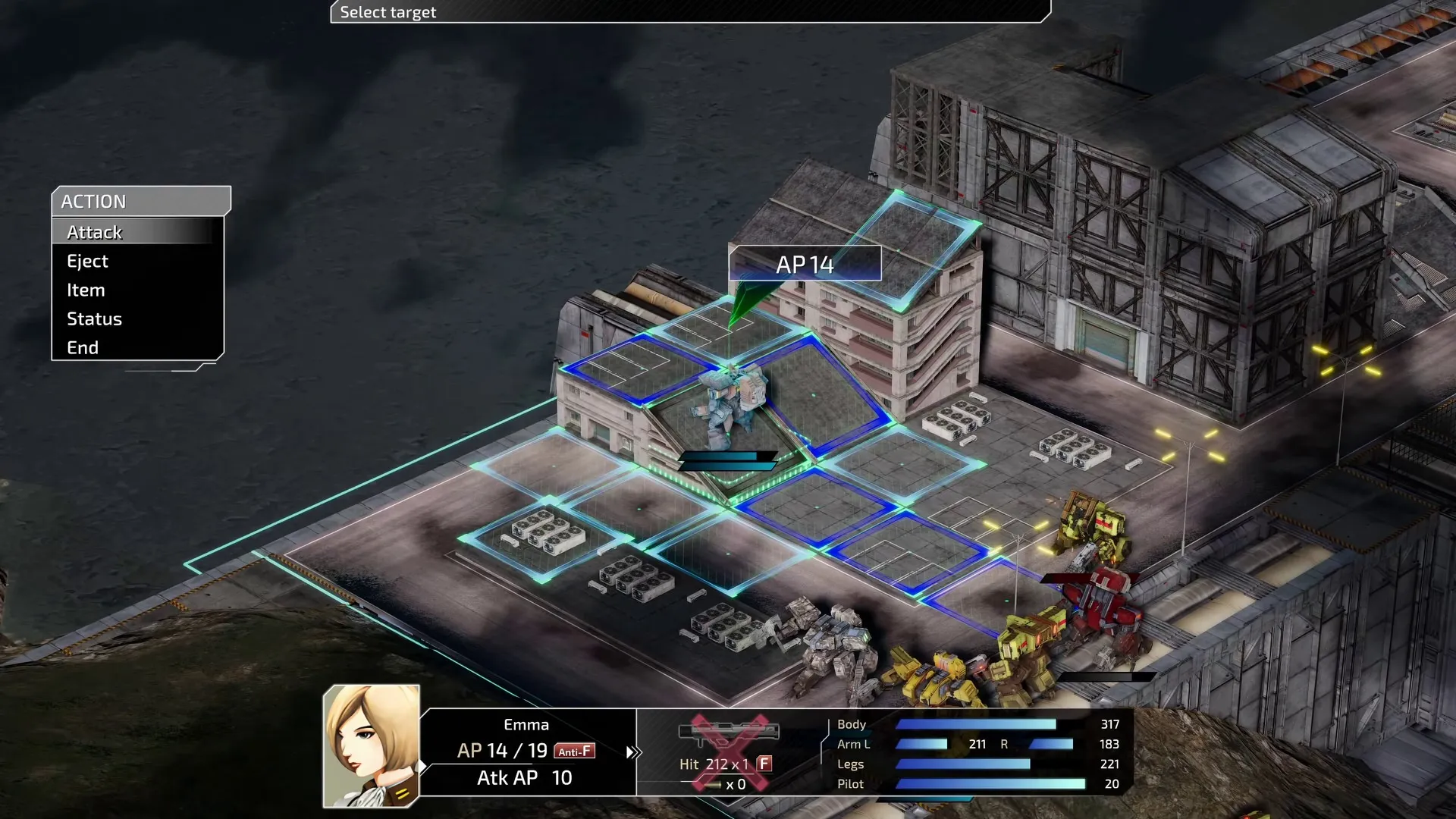Click the F fire-type icon beside Hit 212
This screenshot has width=1456, height=819.
pyautogui.click(x=763, y=764)
